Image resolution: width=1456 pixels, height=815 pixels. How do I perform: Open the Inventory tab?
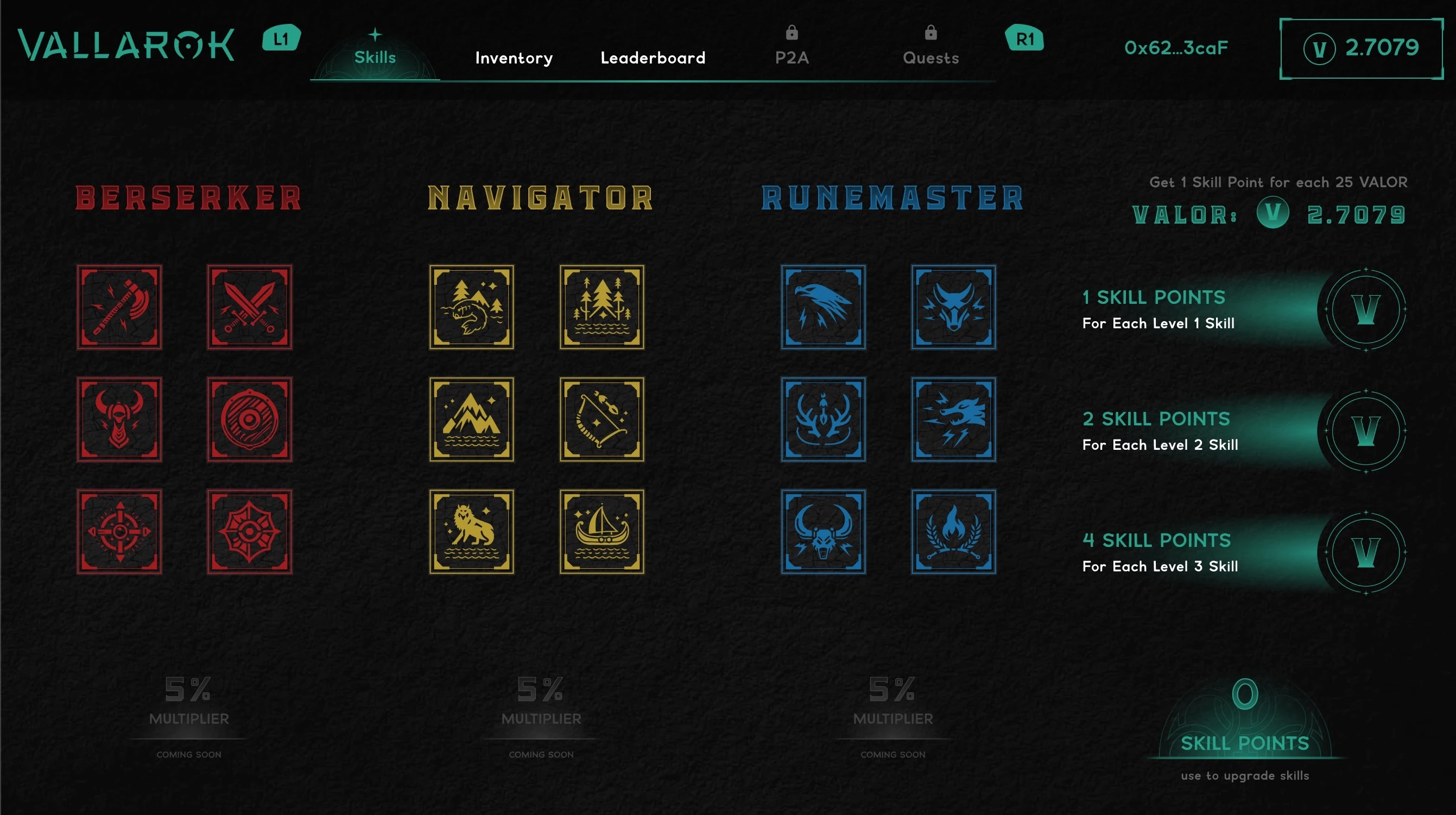[514, 58]
